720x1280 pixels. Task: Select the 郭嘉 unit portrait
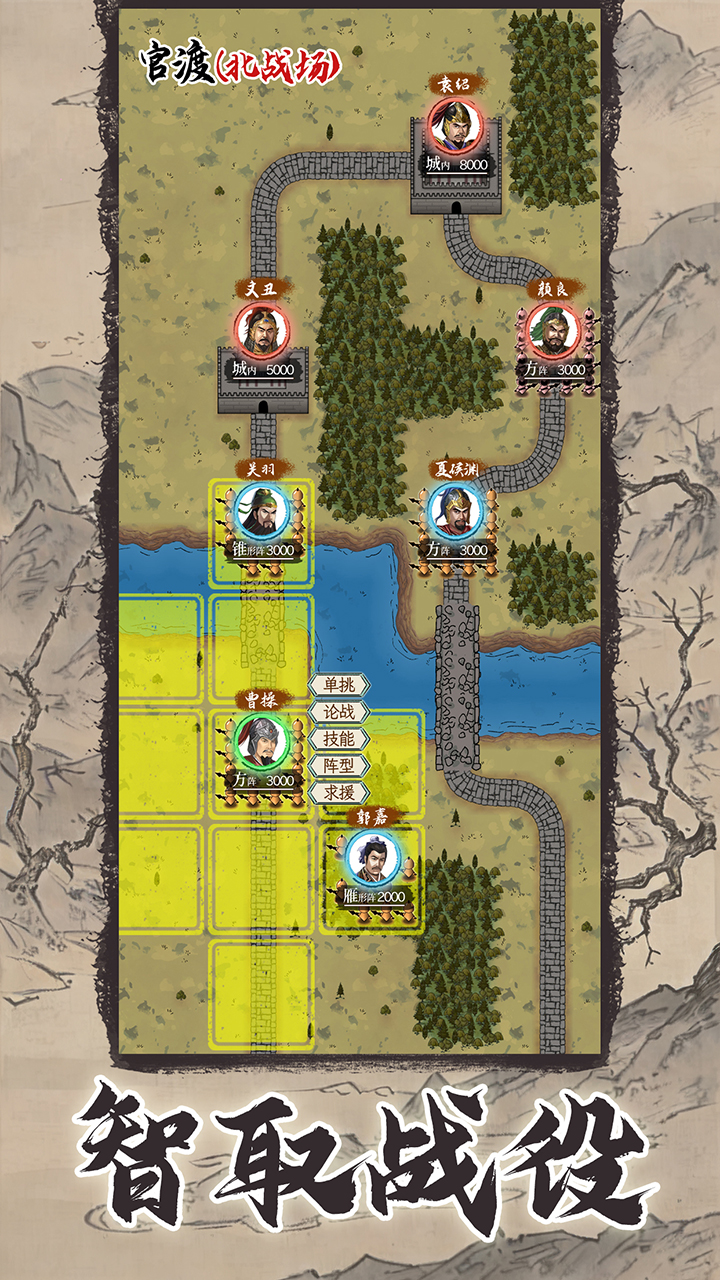click(373, 857)
